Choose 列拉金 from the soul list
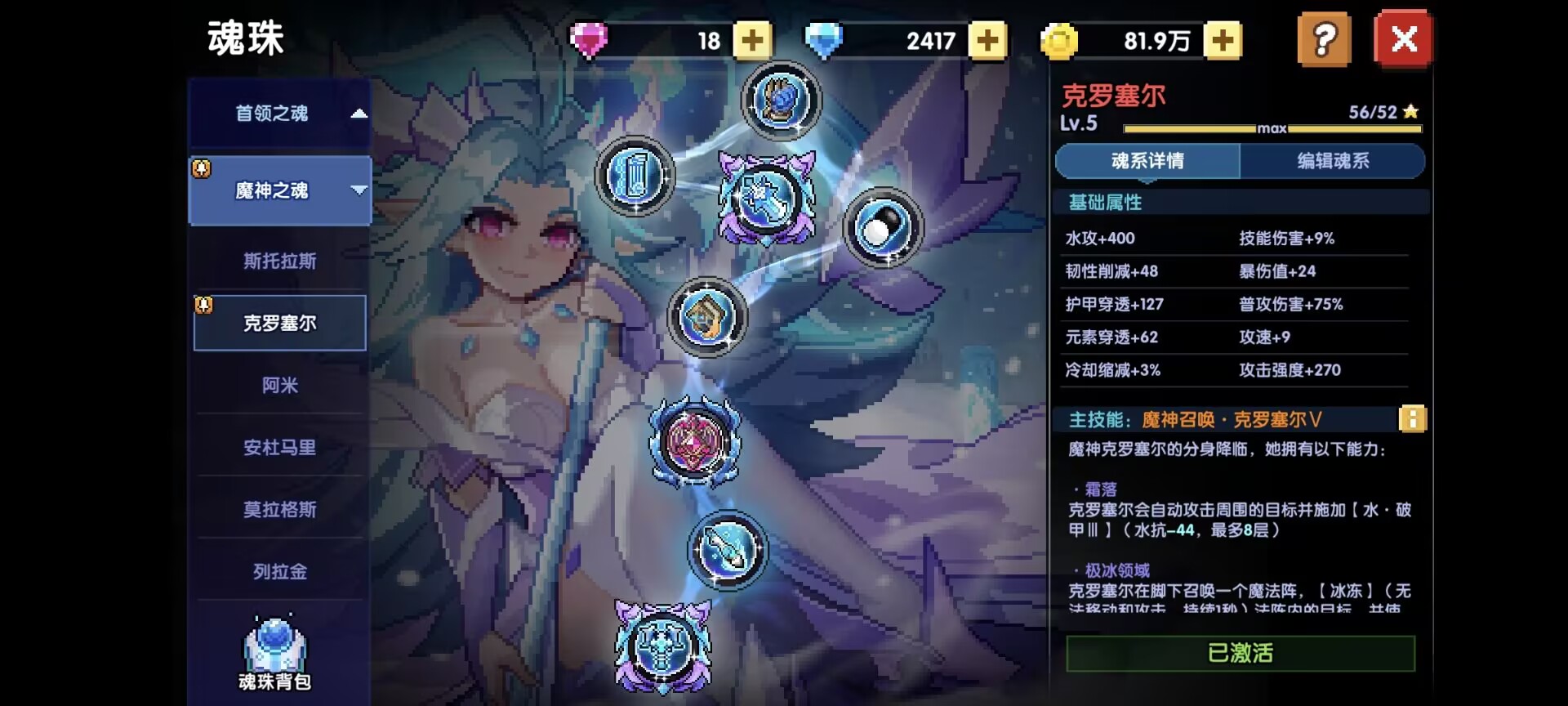 coord(279,571)
